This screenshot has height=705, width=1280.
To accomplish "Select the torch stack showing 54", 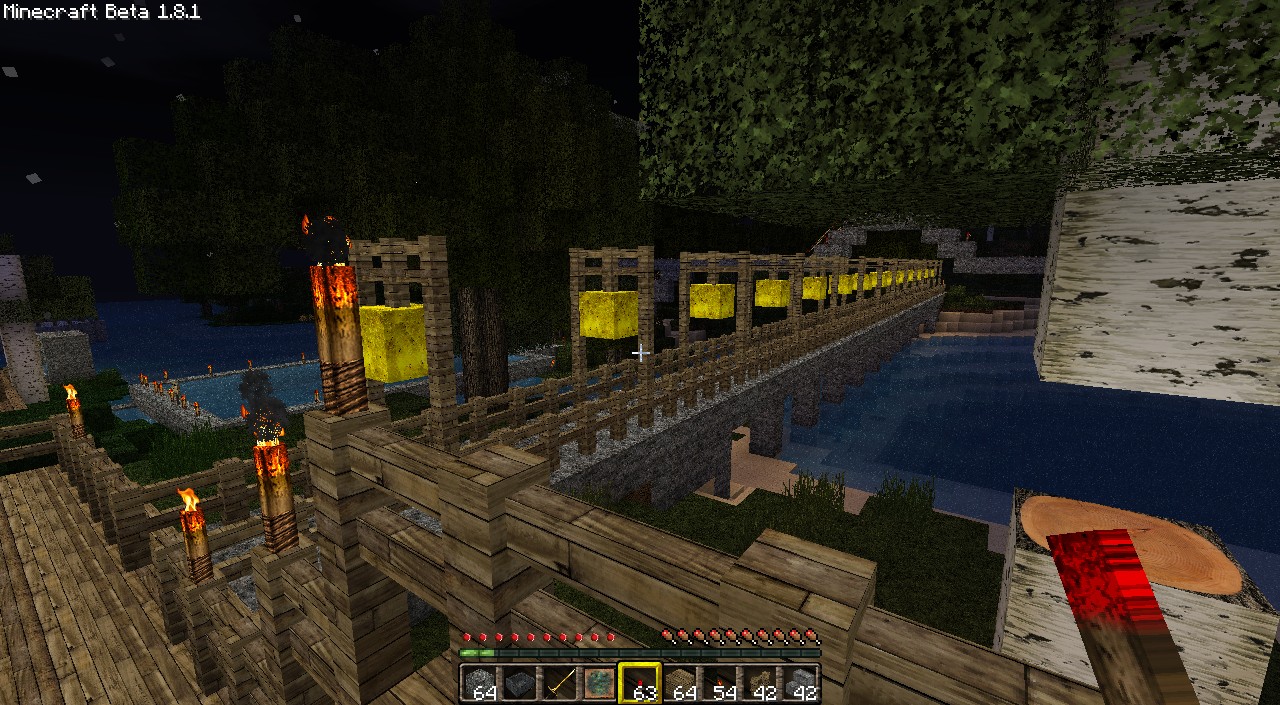I will (720, 683).
